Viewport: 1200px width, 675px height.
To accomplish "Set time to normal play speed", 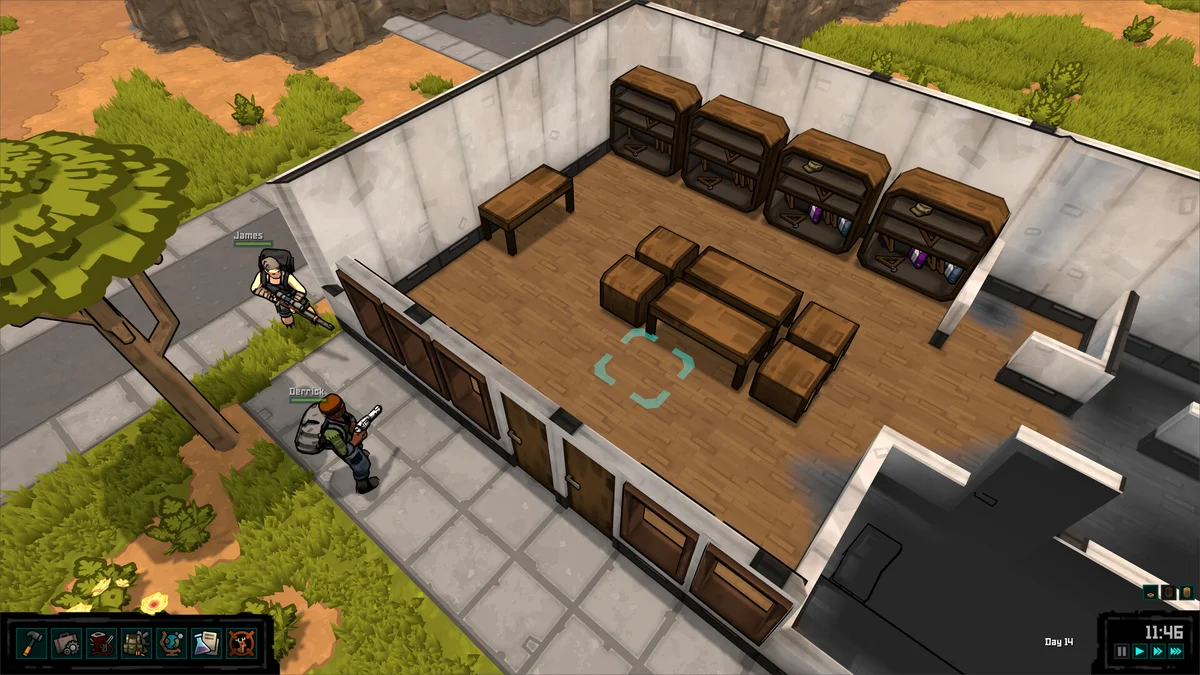I will coord(1140,651).
